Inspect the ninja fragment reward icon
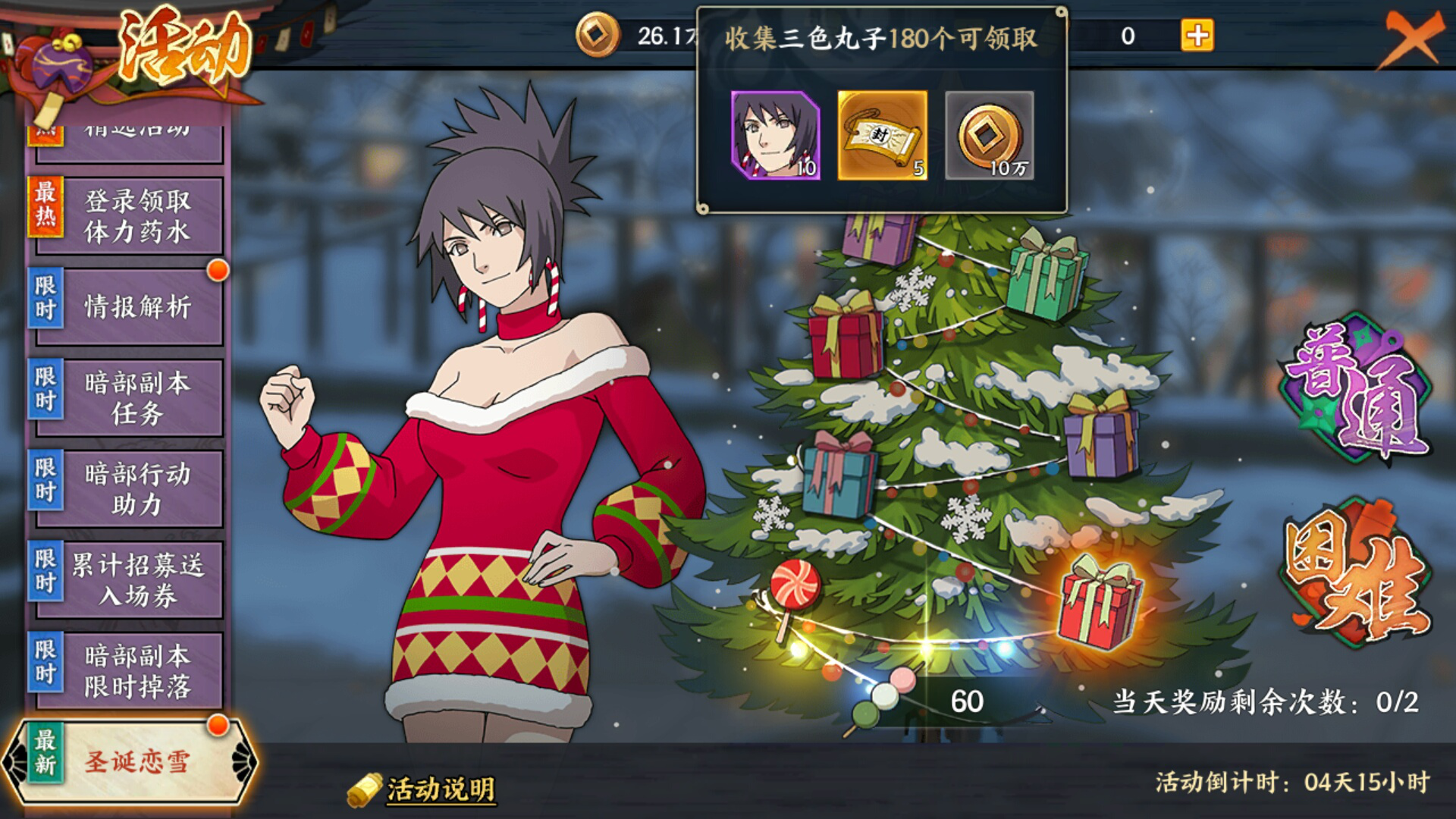 (775, 135)
